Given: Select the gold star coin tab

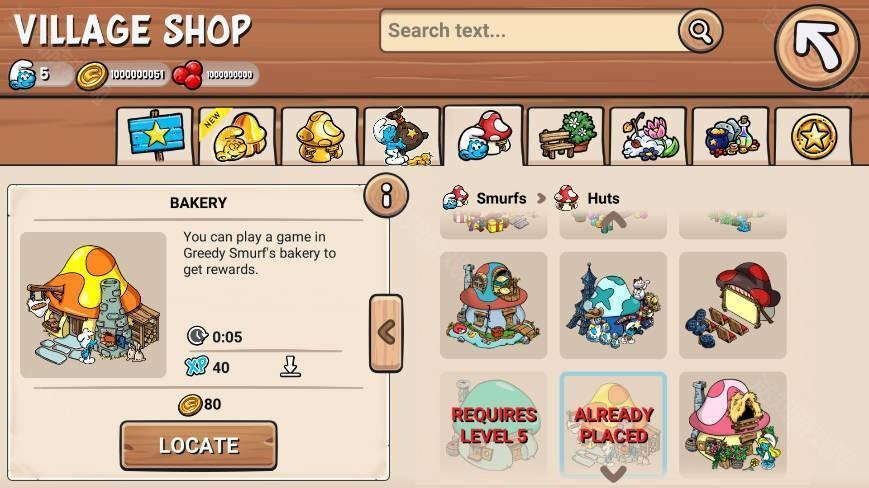Looking at the screenshot, I should [x=813, y=136].
